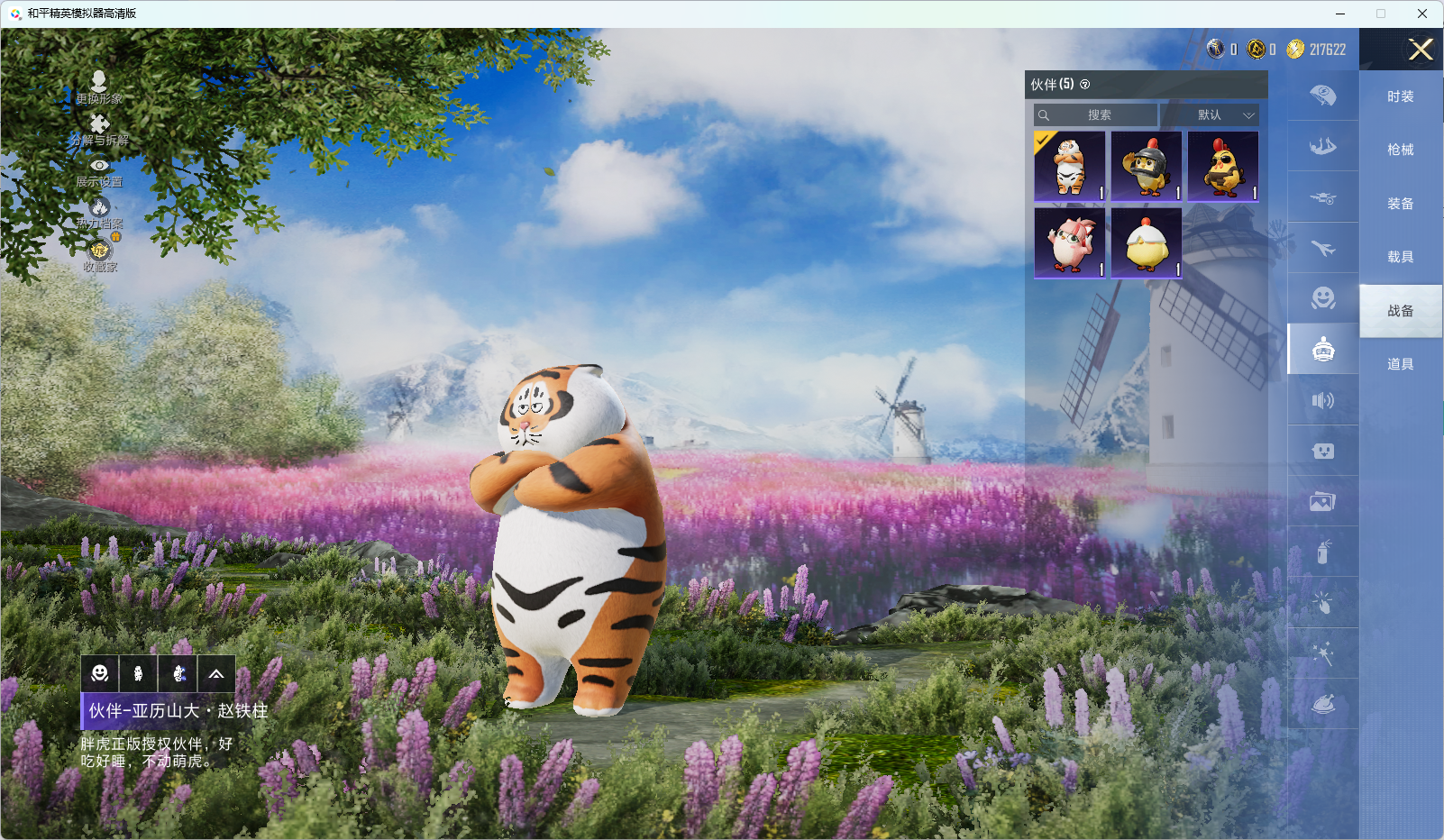Open 展示设置 display settings
Image resolution: width=1444 pixels, height=840 pixels.
[99, 171]
